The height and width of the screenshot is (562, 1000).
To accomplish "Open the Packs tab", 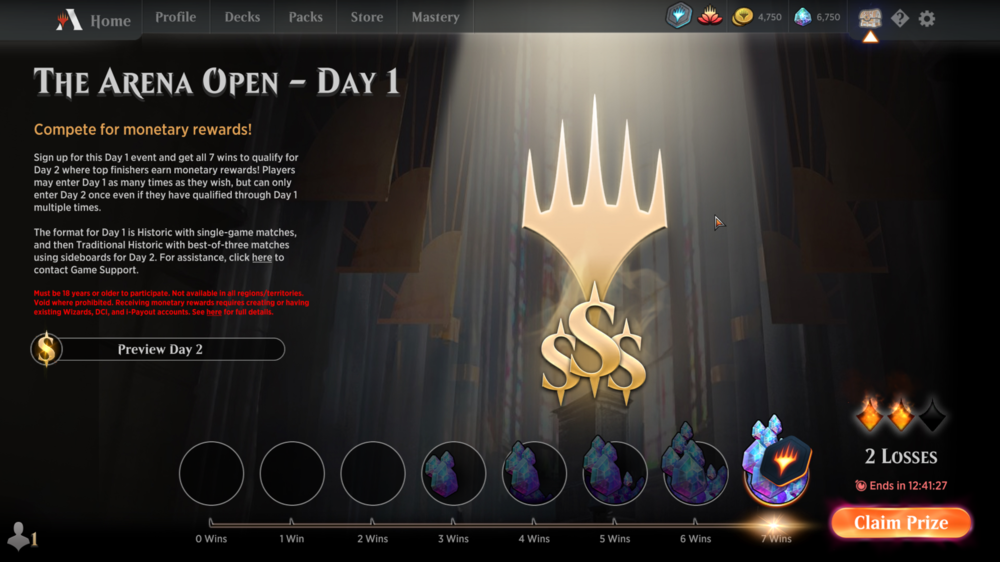I will pos(305,17).
